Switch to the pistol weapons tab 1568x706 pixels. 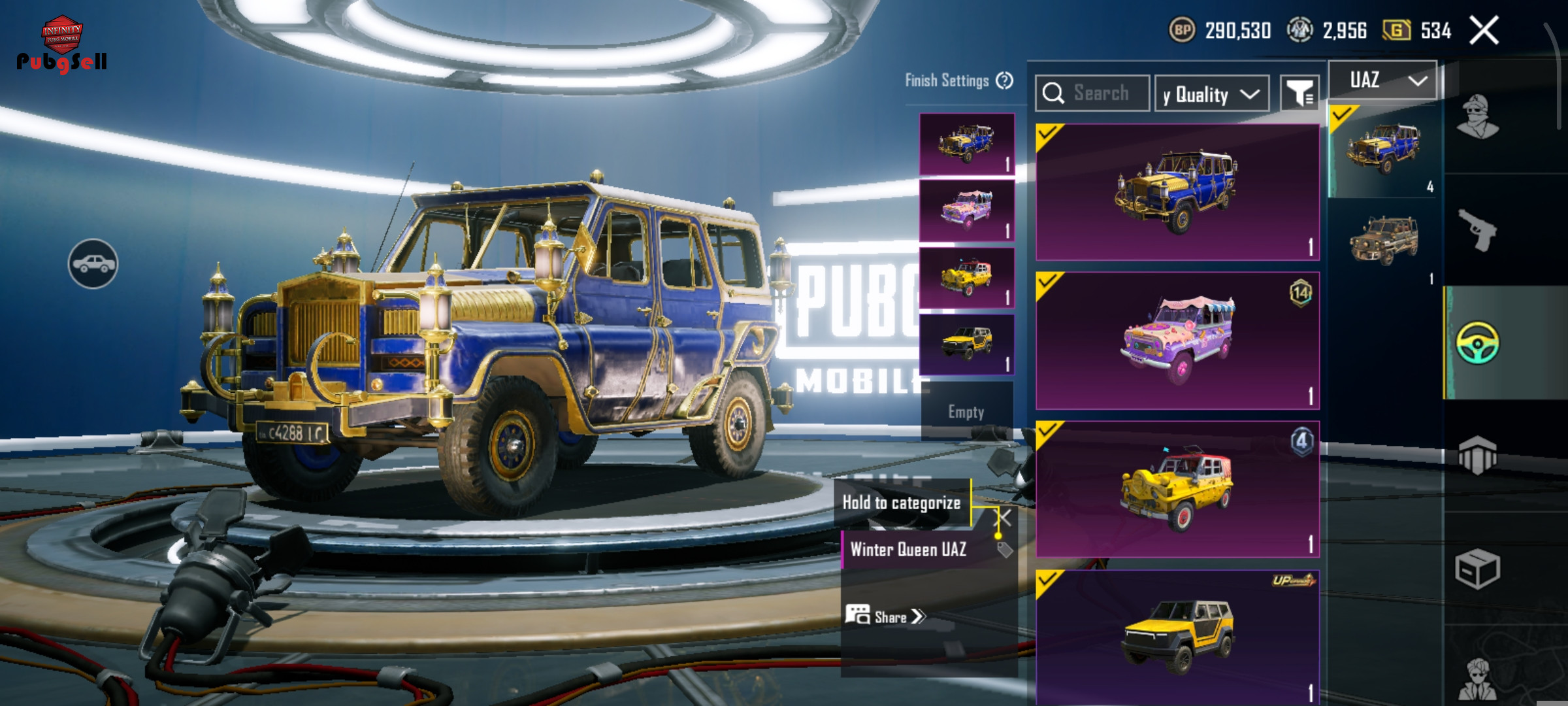1478,230
